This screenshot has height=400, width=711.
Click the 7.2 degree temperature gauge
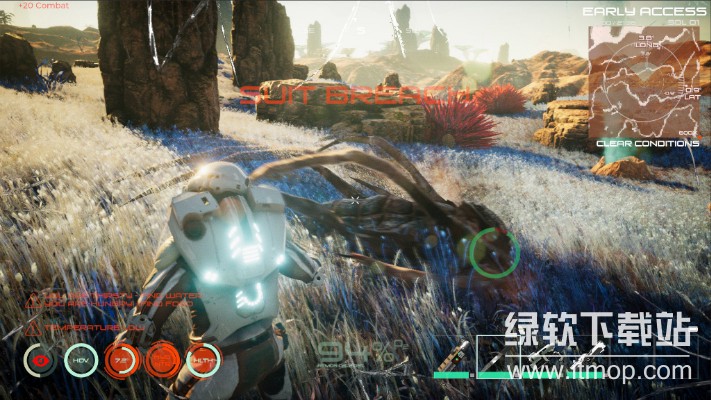click(121, 360)
